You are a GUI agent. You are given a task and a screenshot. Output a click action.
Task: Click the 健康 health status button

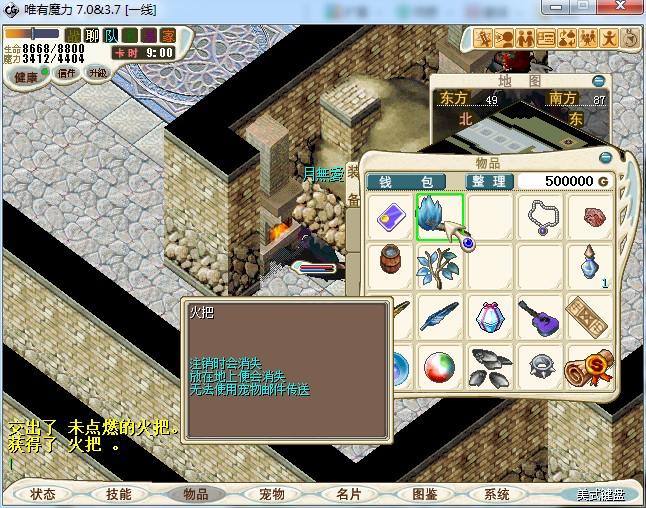(25, 77)
